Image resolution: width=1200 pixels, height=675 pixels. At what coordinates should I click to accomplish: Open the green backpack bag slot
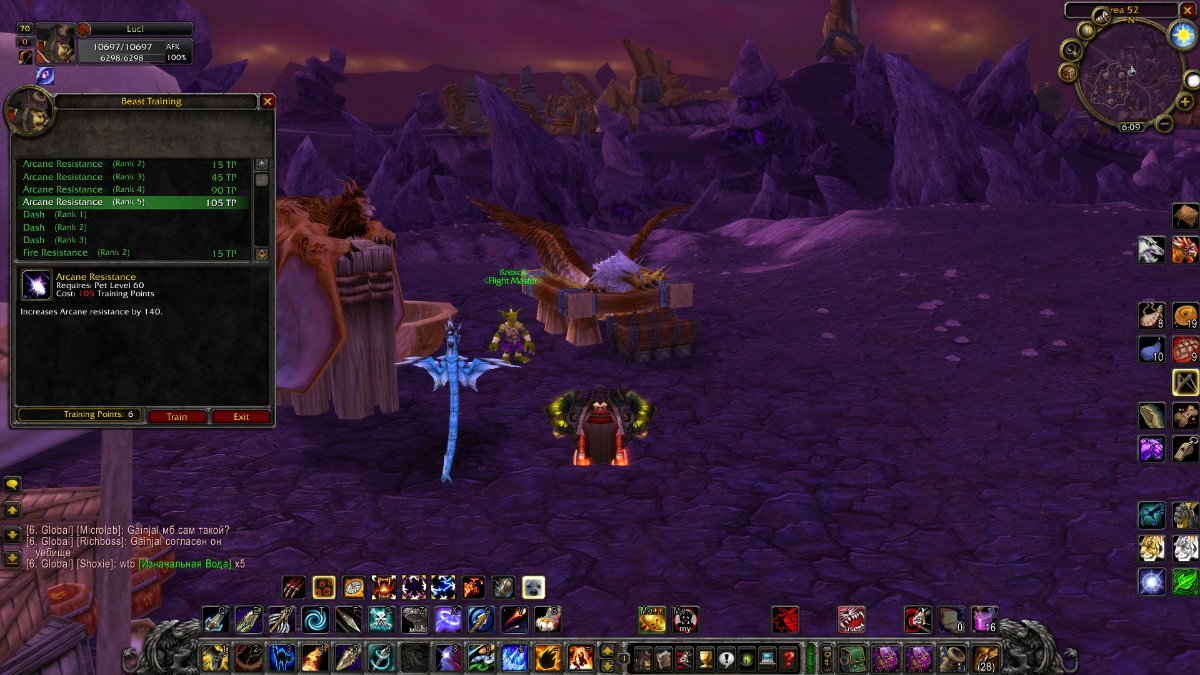tap(853, 658)
